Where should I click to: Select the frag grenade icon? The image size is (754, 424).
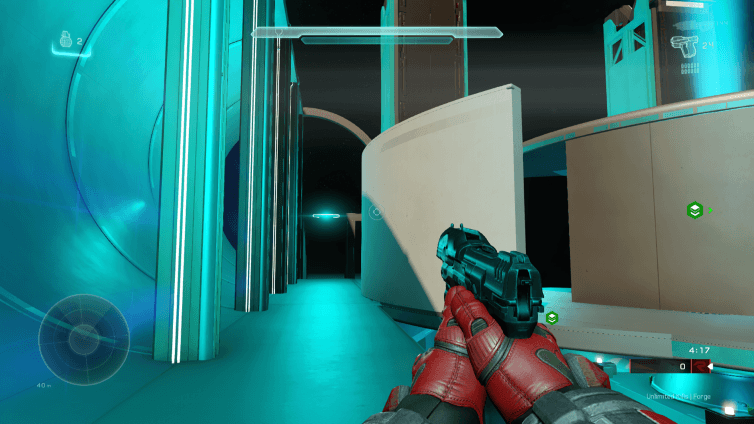[x=65, y=42]
